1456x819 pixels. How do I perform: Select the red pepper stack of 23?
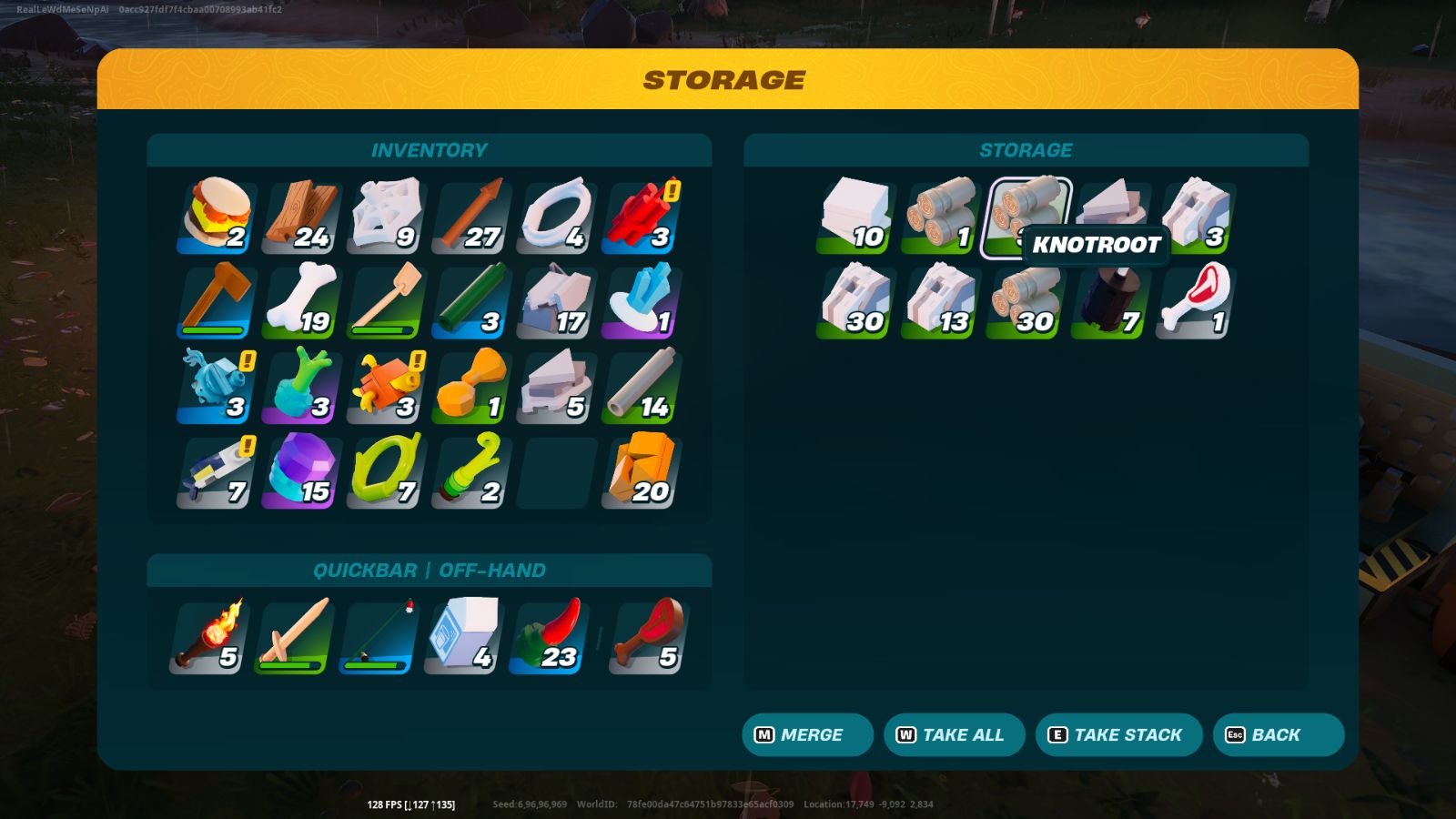click(x=550, y=636)
